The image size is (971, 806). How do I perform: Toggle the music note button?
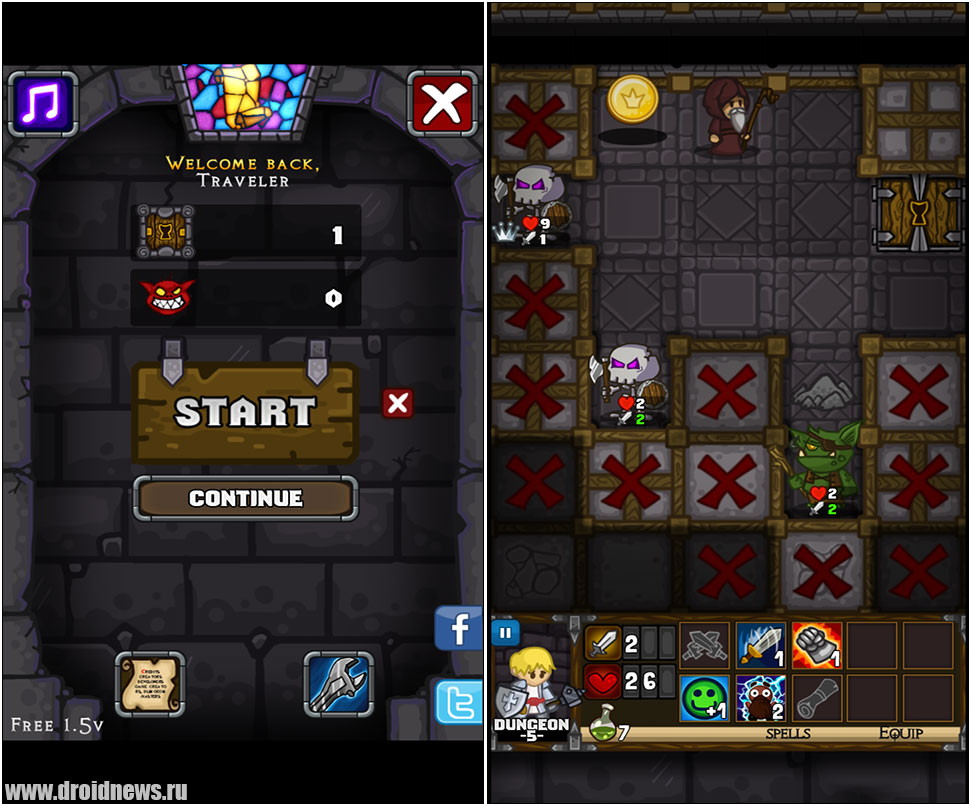pos(42,103)
